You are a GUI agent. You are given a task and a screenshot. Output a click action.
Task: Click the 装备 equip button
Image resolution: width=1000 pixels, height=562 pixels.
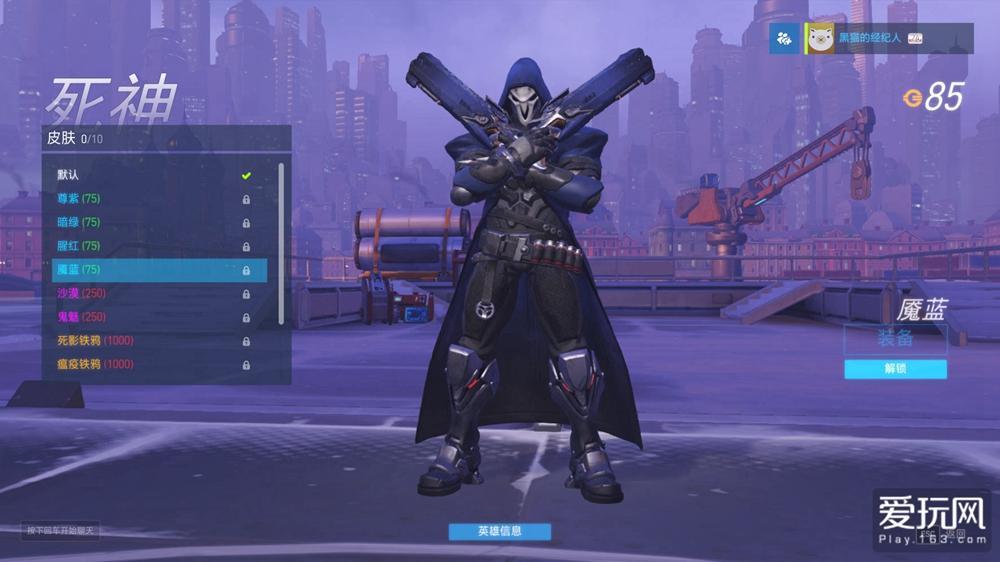(x=895, y=339)
